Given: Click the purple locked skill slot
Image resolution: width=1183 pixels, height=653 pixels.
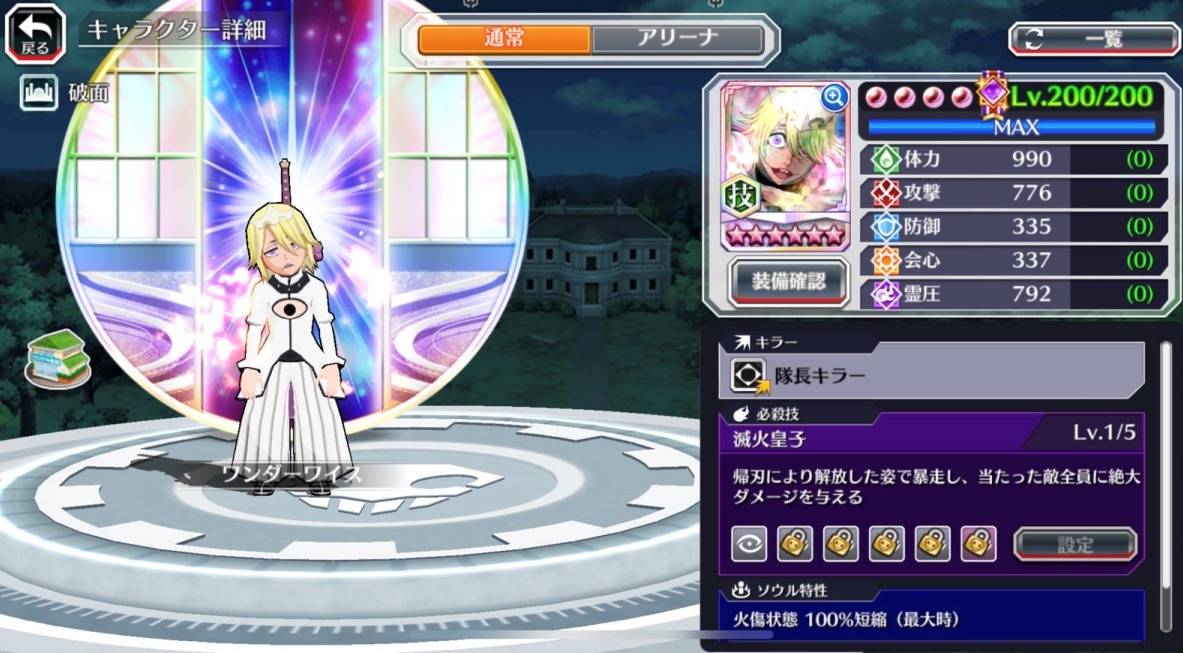Looking at the screenshot, I should (x=978, y=543).
